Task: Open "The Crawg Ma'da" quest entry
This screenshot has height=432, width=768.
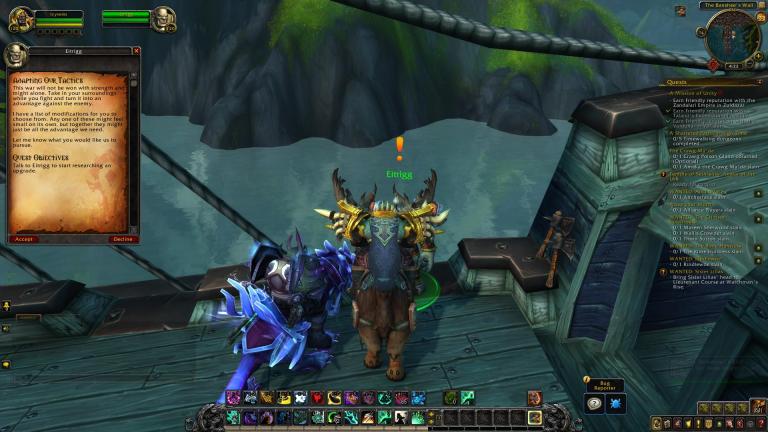Action: tap(690, 150)
